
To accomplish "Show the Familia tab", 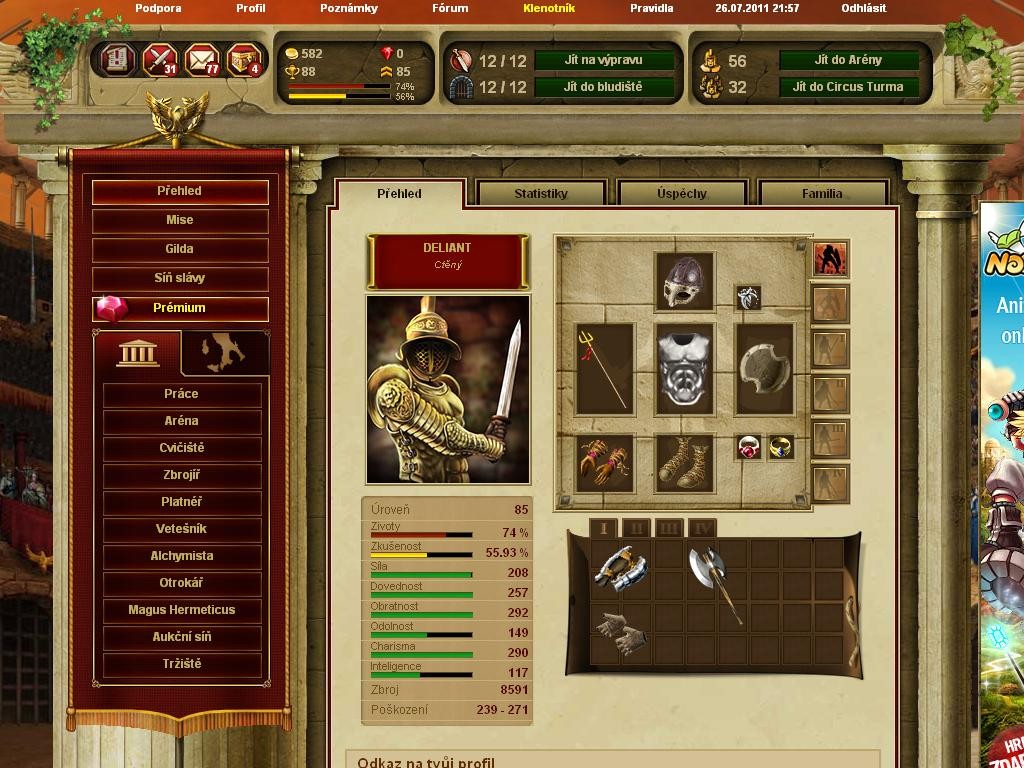I will 822,194.
